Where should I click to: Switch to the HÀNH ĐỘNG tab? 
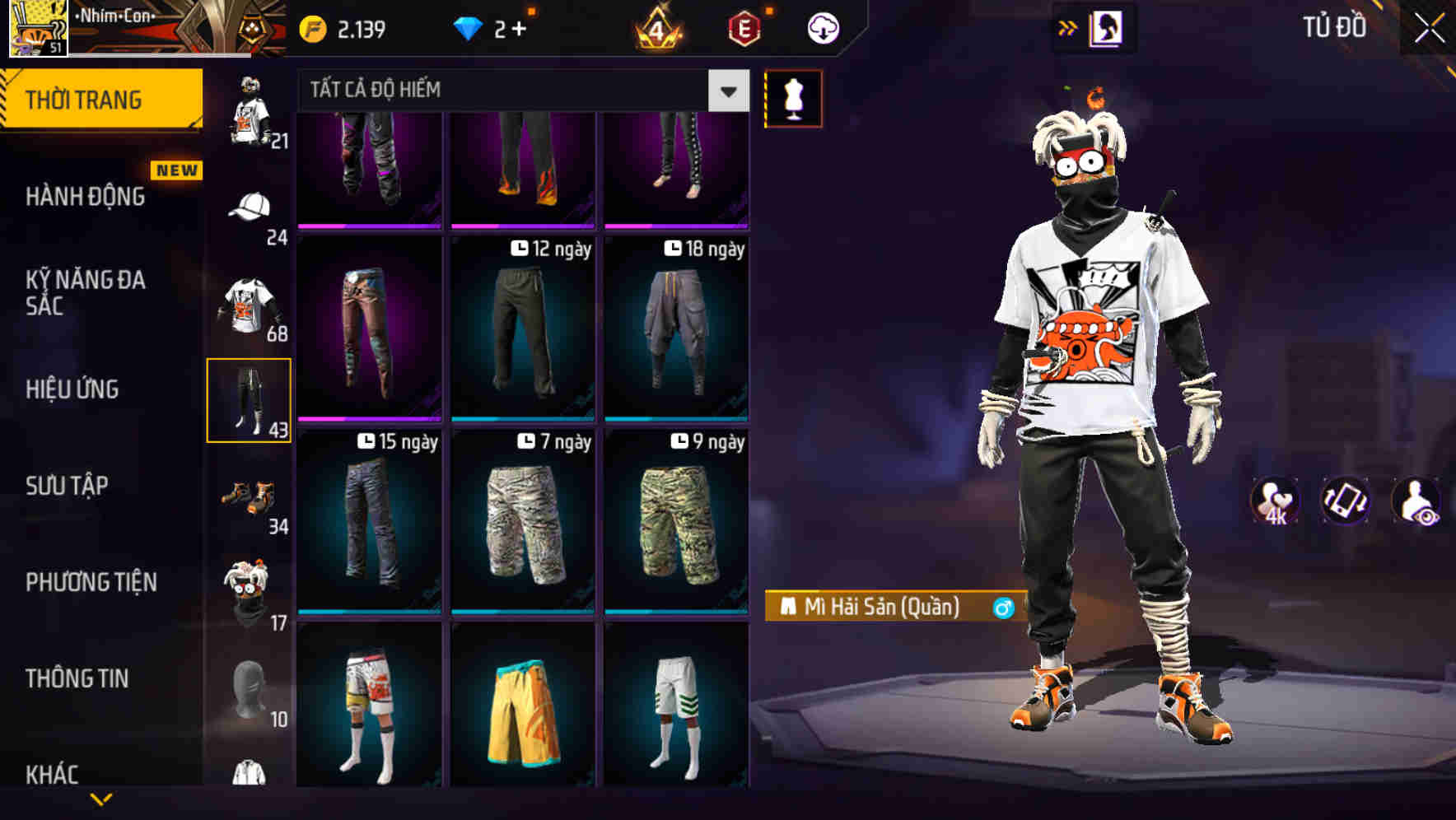[x=86, y=198]
